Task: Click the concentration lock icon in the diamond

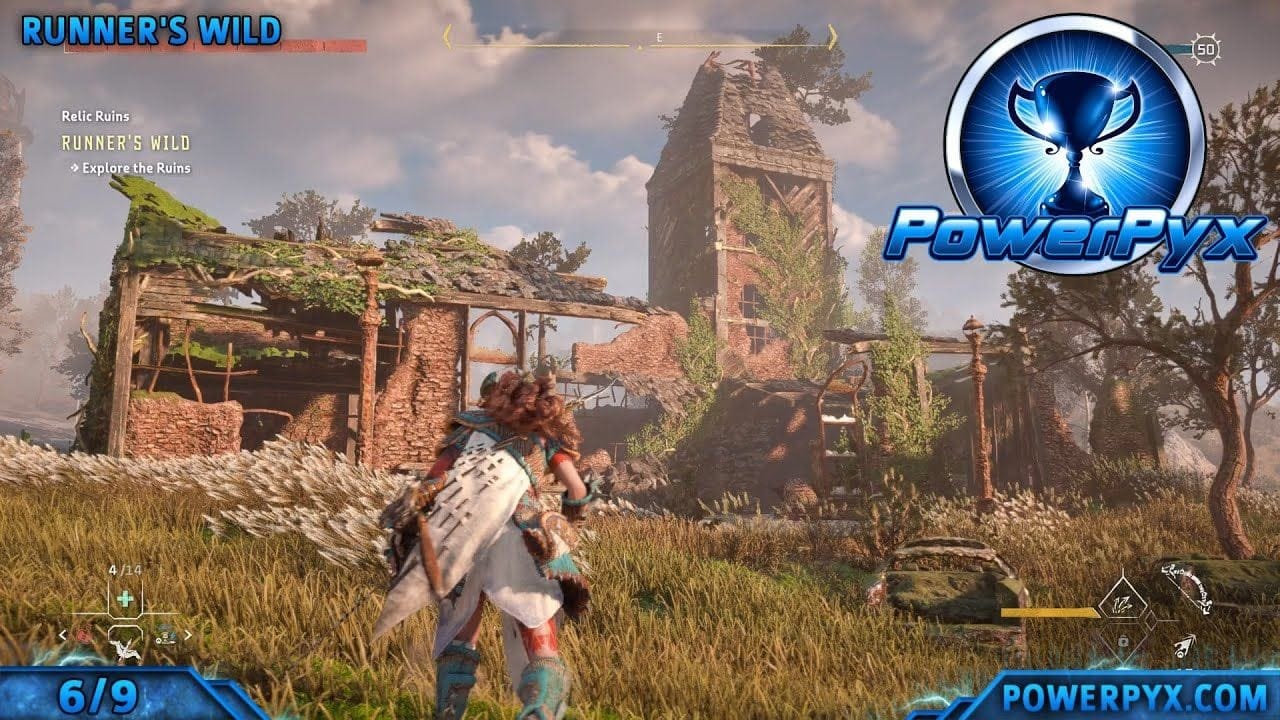Action: pyautogui.click(x=1124, y=642)
